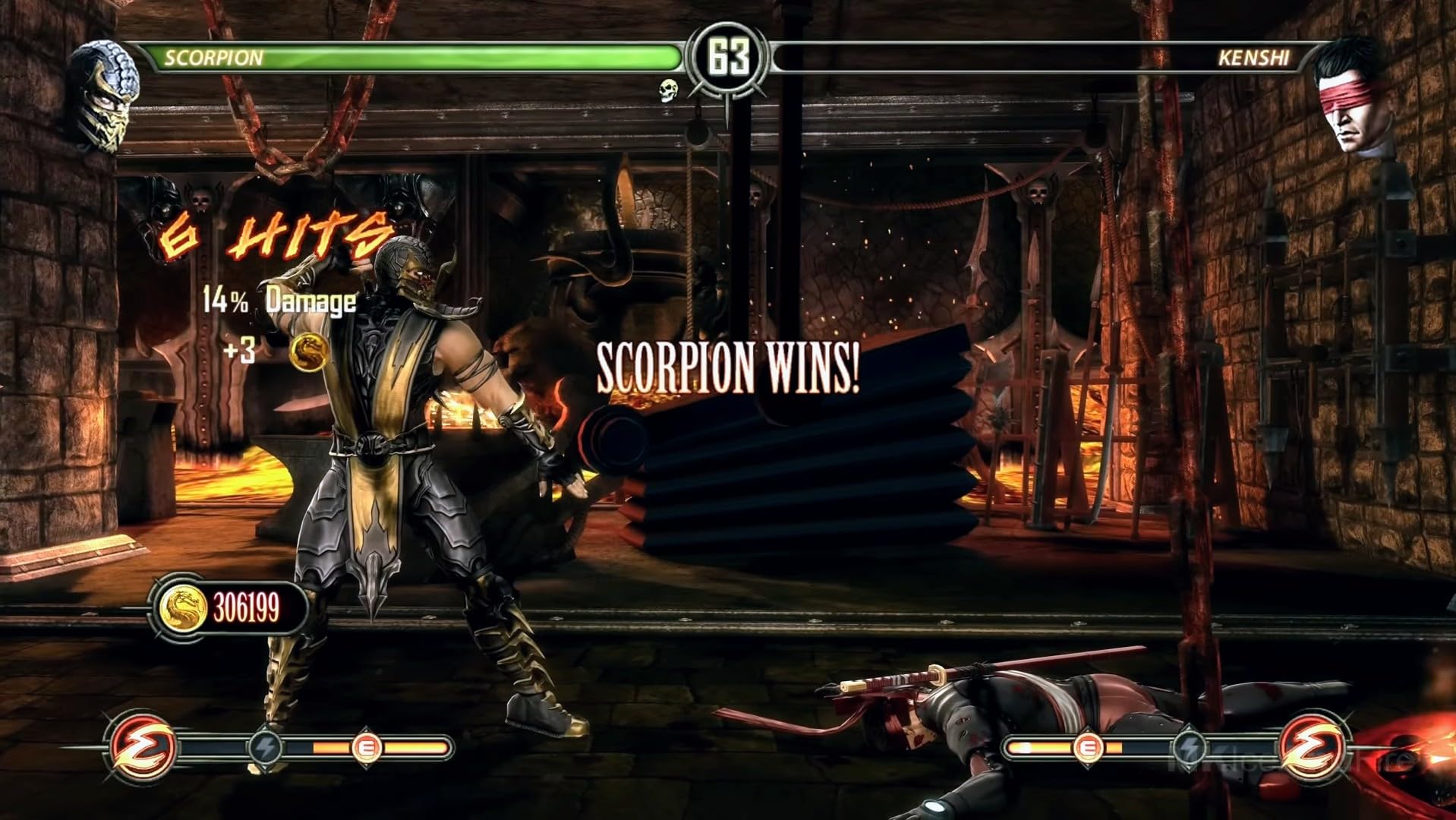Click the gold dragon koin counter icon
The image size is (1456, 820).
(182, 607)
